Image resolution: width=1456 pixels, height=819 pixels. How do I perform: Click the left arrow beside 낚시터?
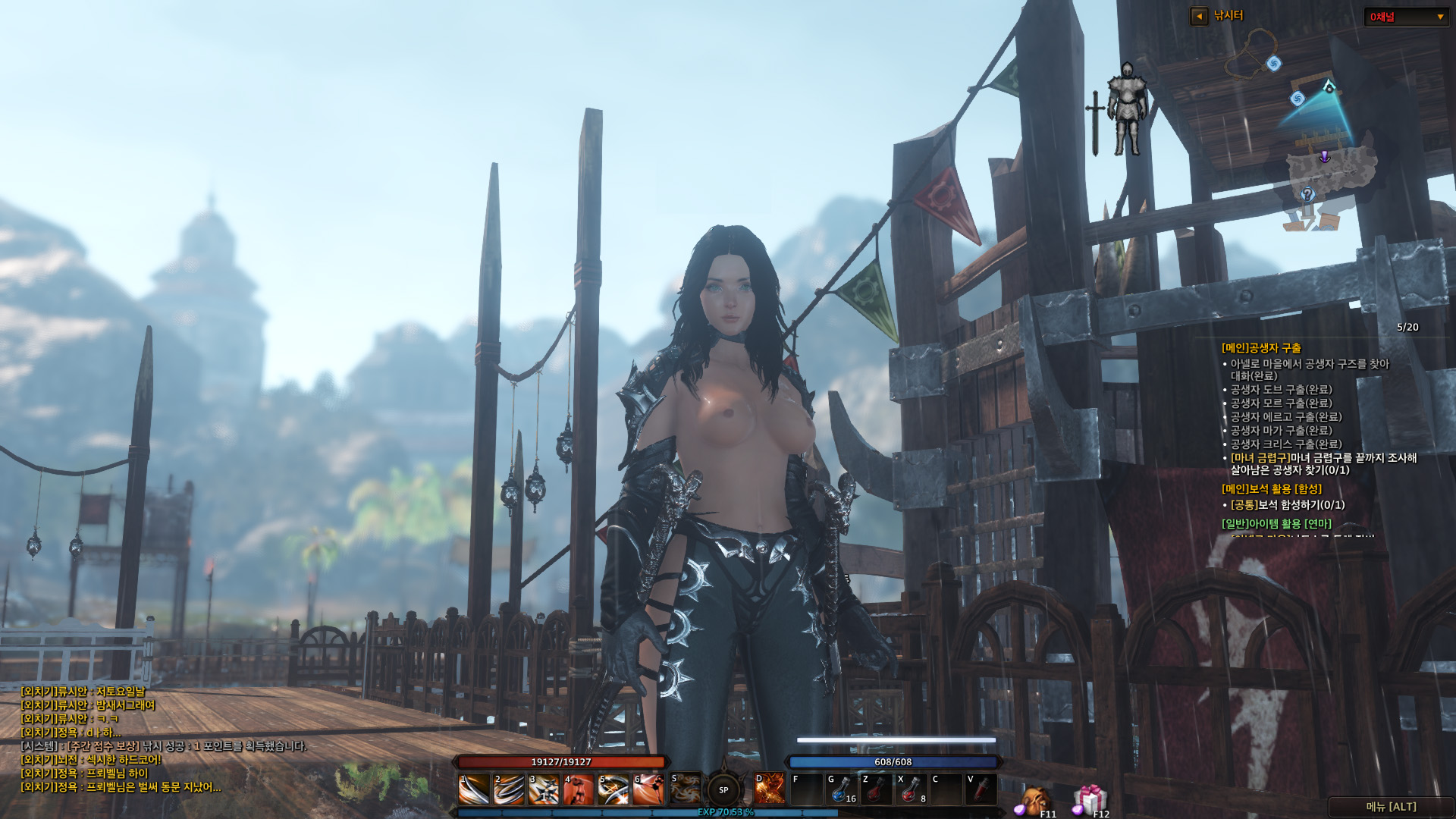tap(1199, 16)
